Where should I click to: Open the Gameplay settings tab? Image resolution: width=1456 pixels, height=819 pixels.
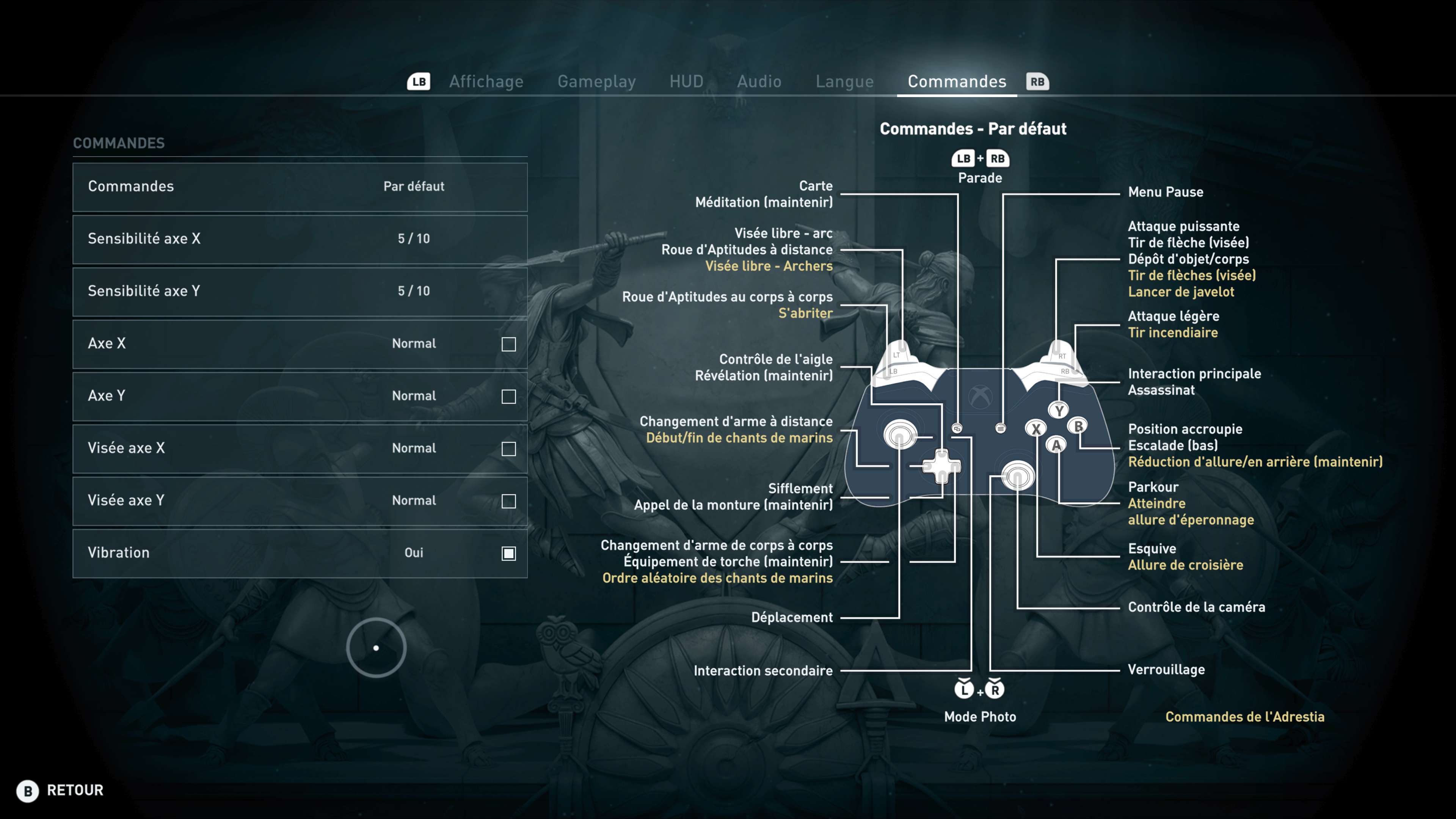tap(596, 82)
